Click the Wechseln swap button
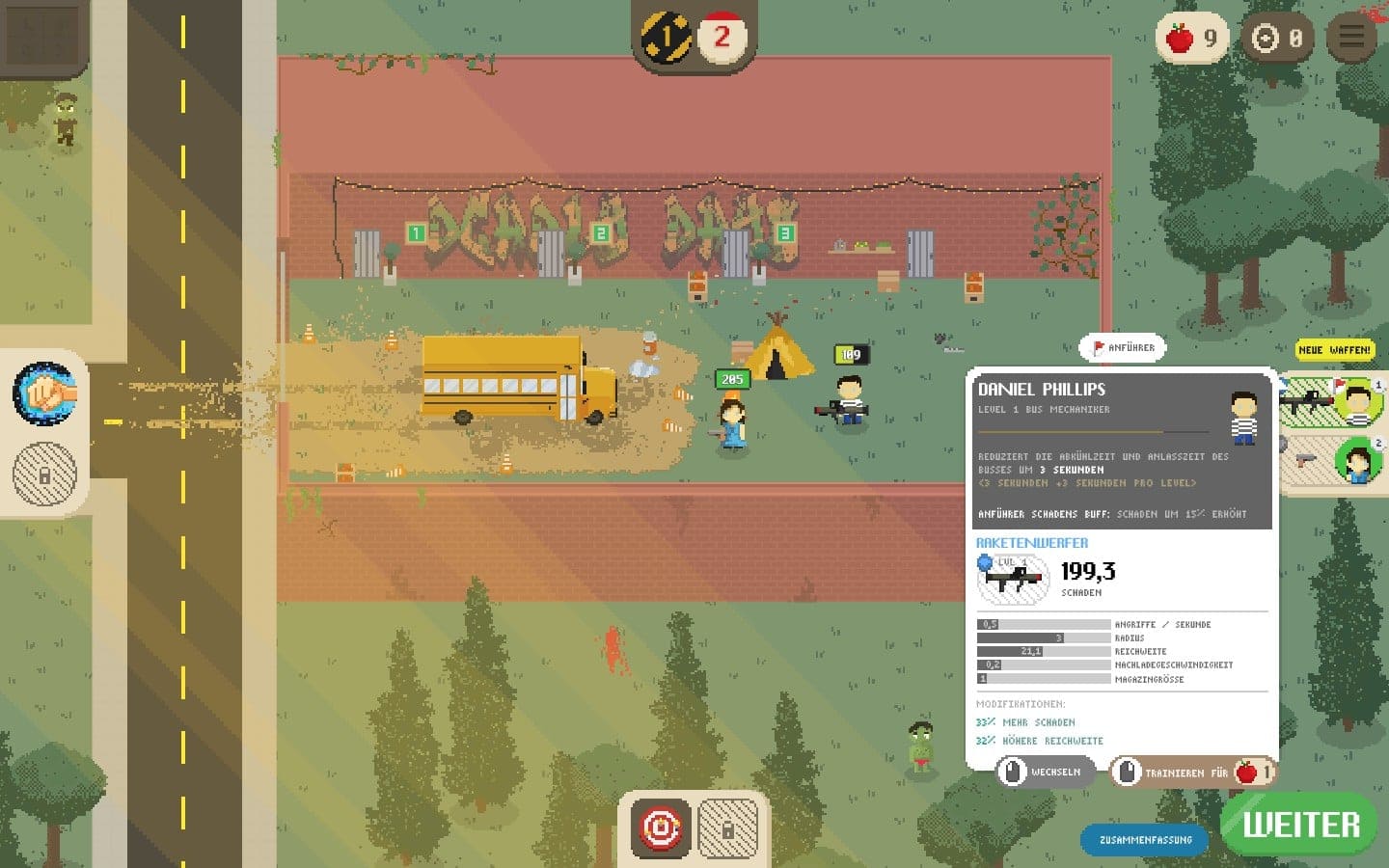The image size is (1389, 868). point(1047,772)
